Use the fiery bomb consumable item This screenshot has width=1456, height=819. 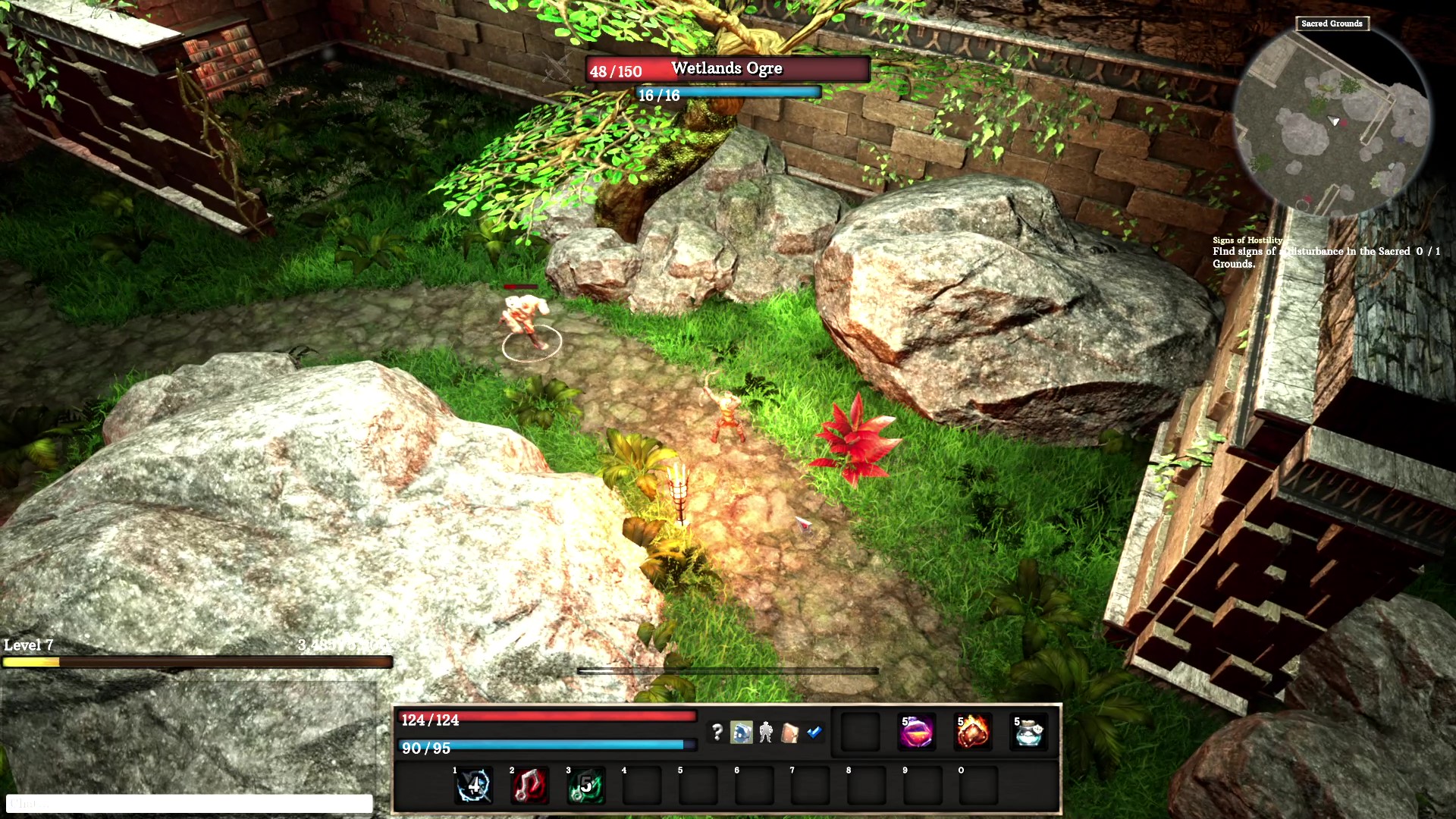(973, 730)
